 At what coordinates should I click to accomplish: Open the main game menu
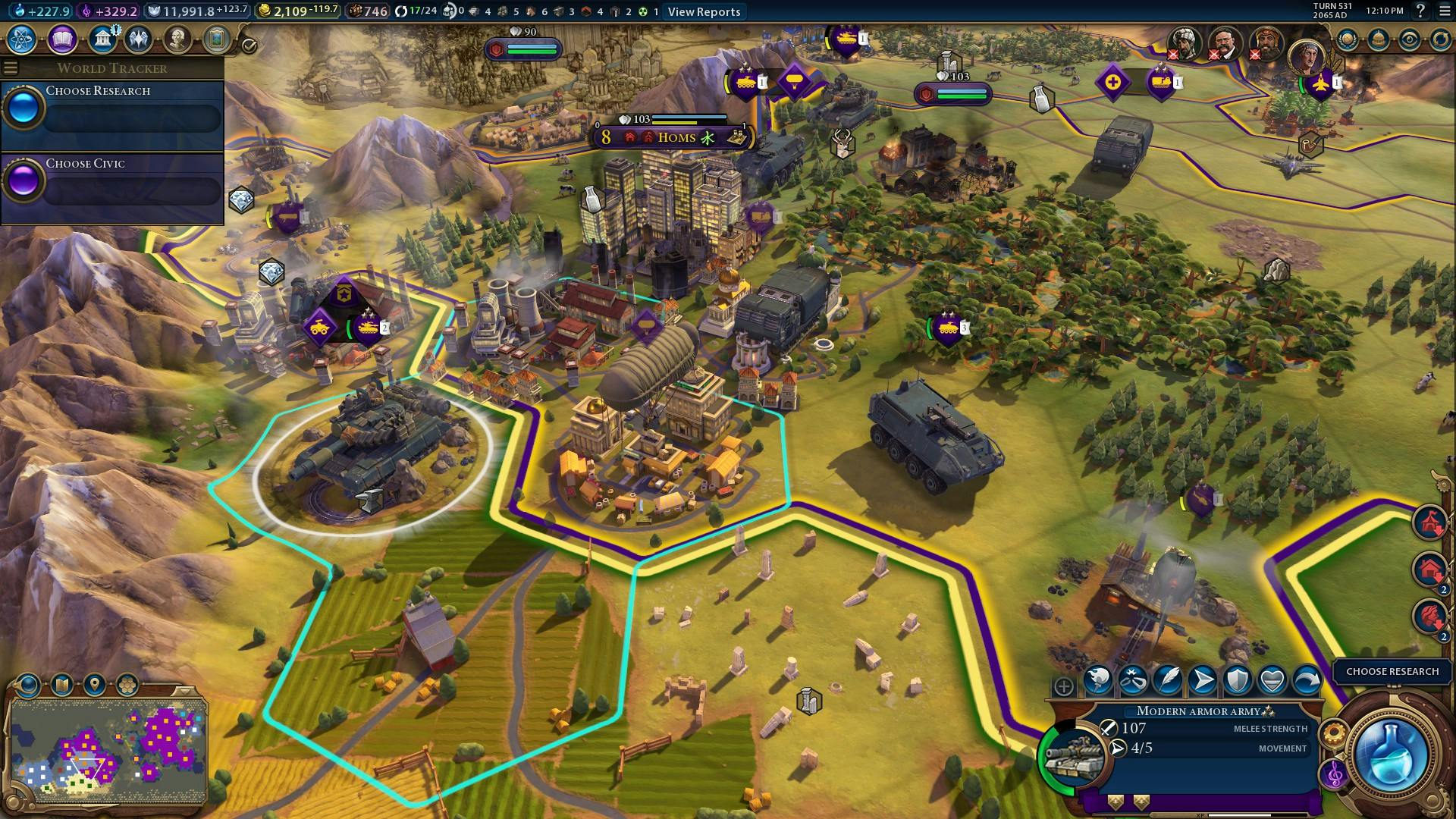point(1444,11)
